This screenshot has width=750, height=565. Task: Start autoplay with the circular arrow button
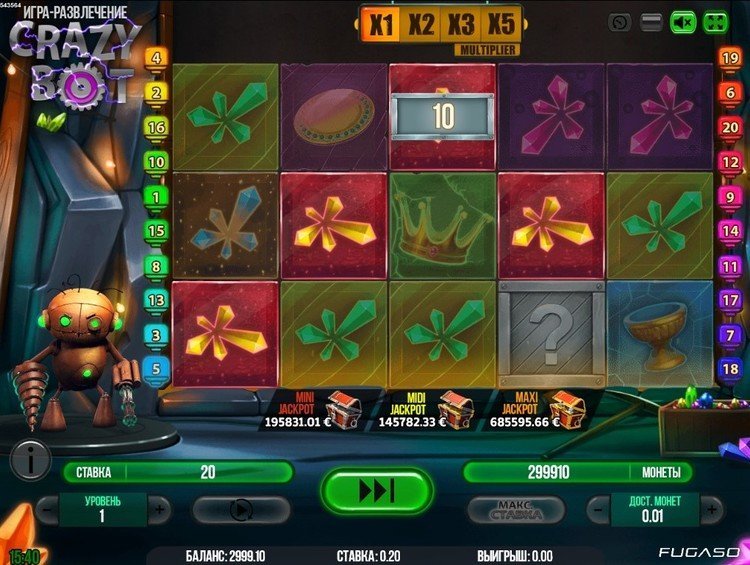pyautogui.click(x=241, y=509)
